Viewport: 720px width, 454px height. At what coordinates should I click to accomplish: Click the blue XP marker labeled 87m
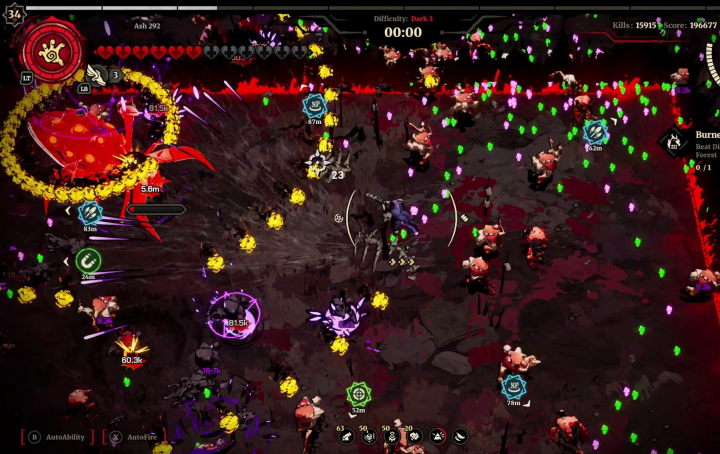point(315,105)
